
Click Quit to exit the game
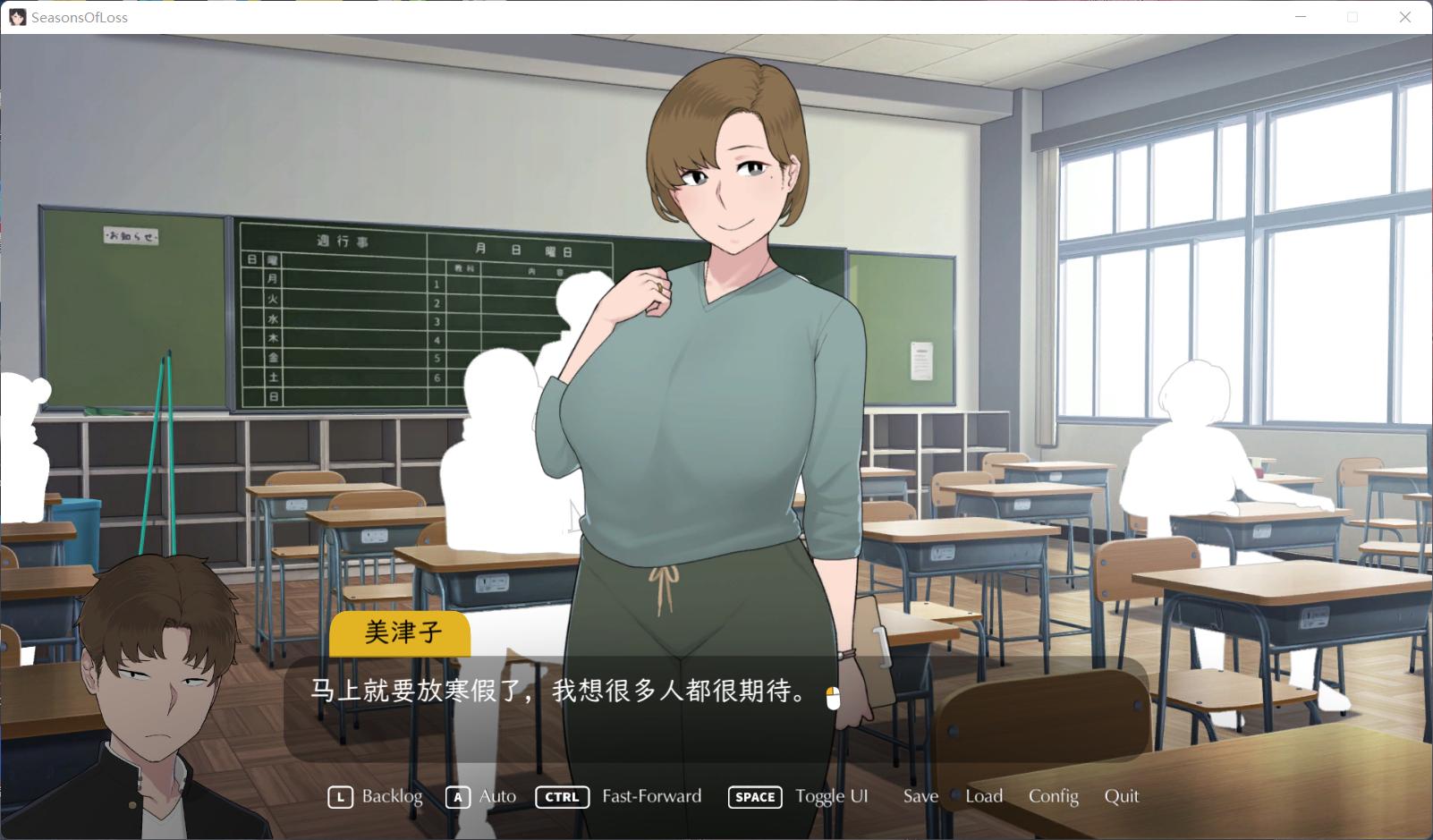pos(1122,796)
